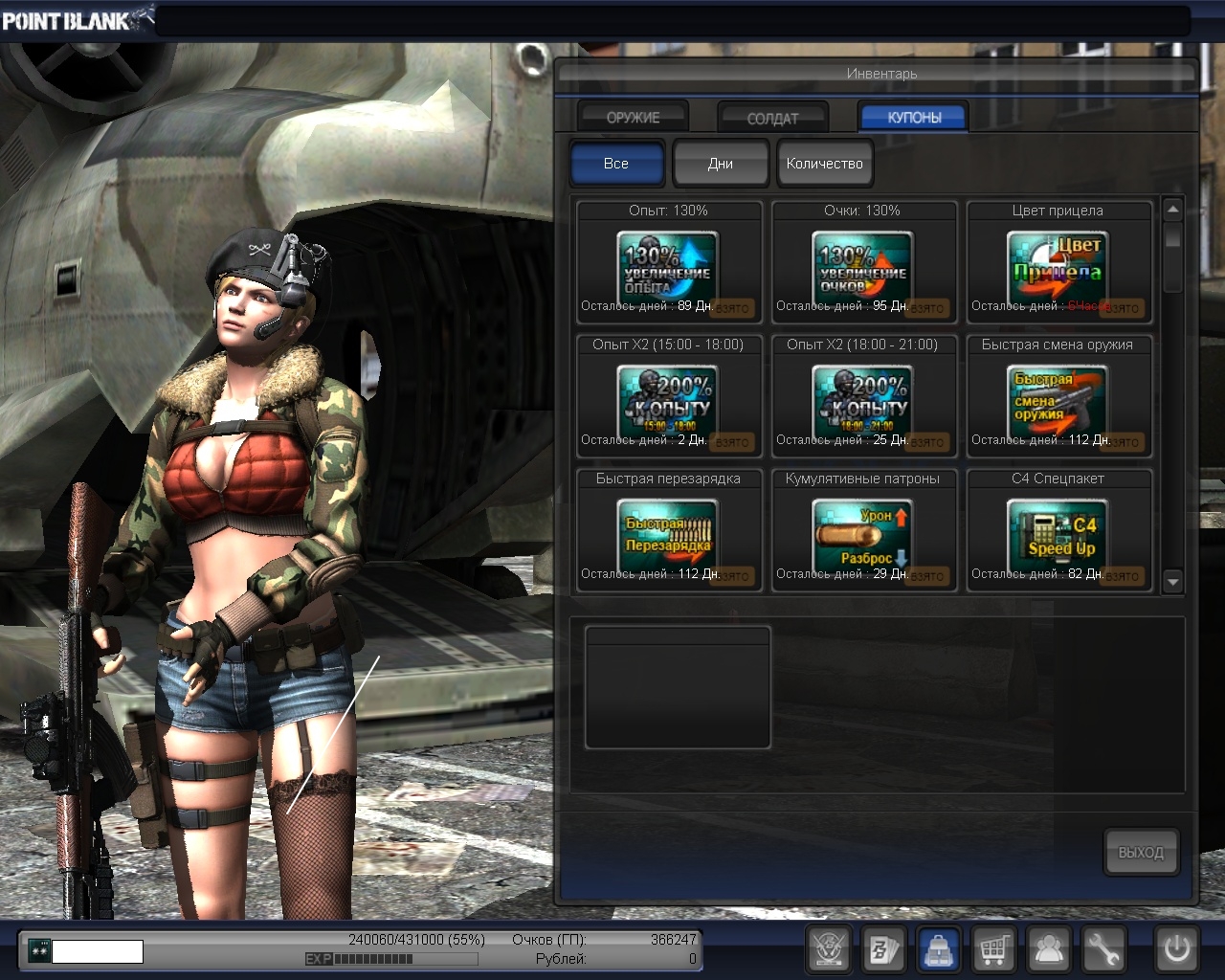Select the Опыт X2 18:00-21:00 coupon
Image resolution: width=1225 pixels, height=980 pixels.
point(863,397)
